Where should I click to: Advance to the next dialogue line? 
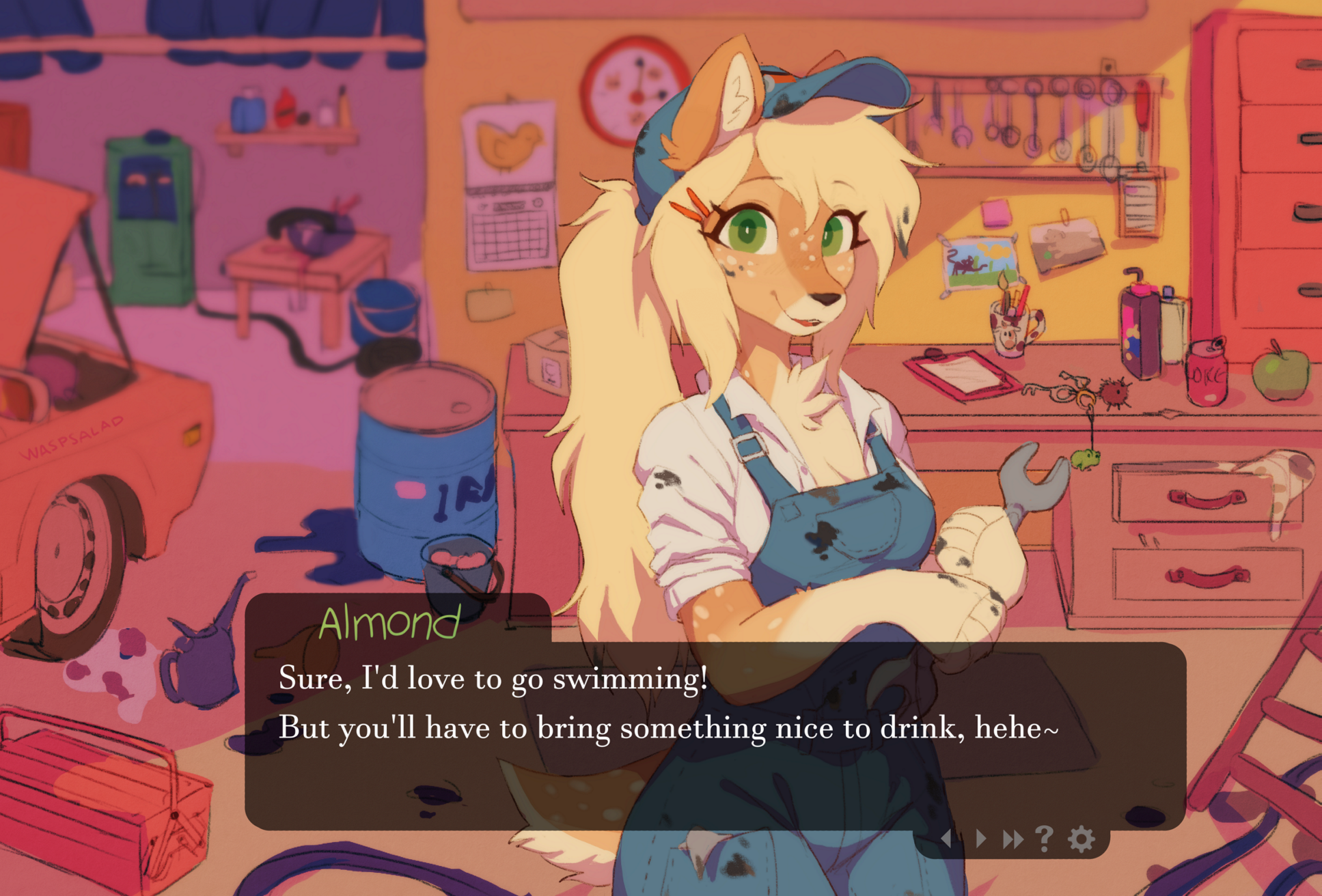pyautogui.click(x=981, y=838)
